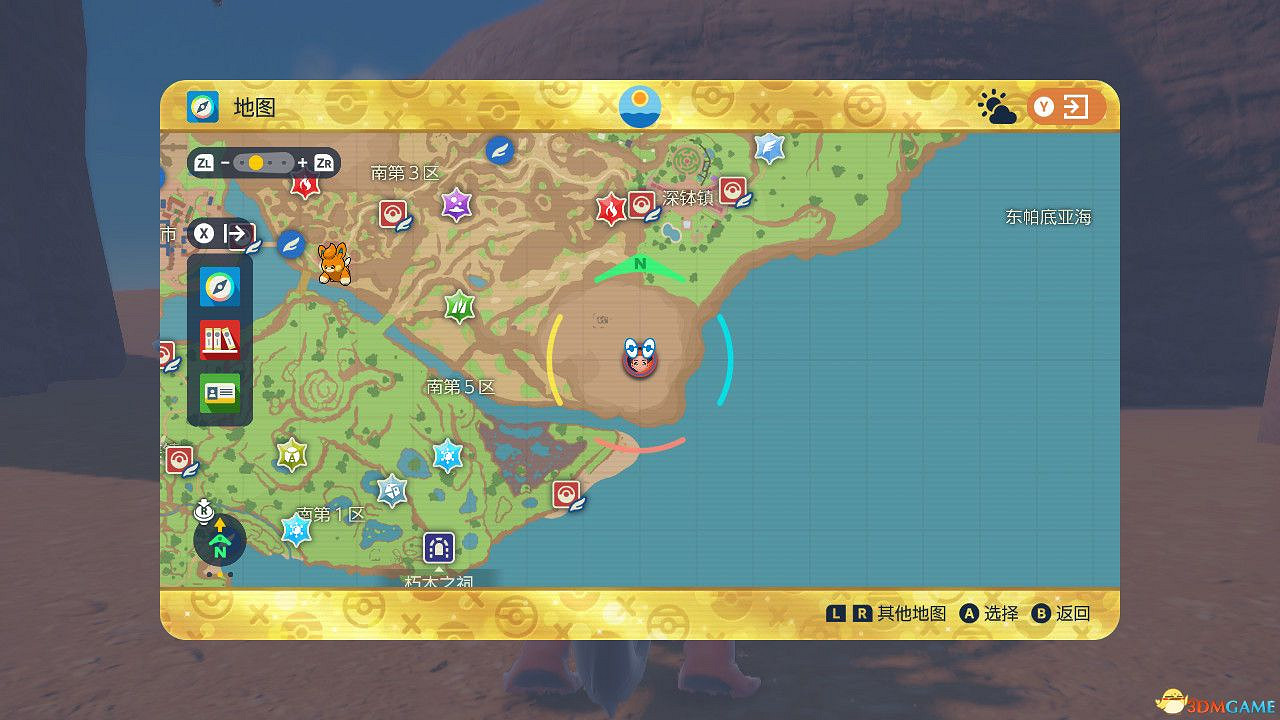Select the Team Star flame emblem near 深钵镇

click(613, 207)
